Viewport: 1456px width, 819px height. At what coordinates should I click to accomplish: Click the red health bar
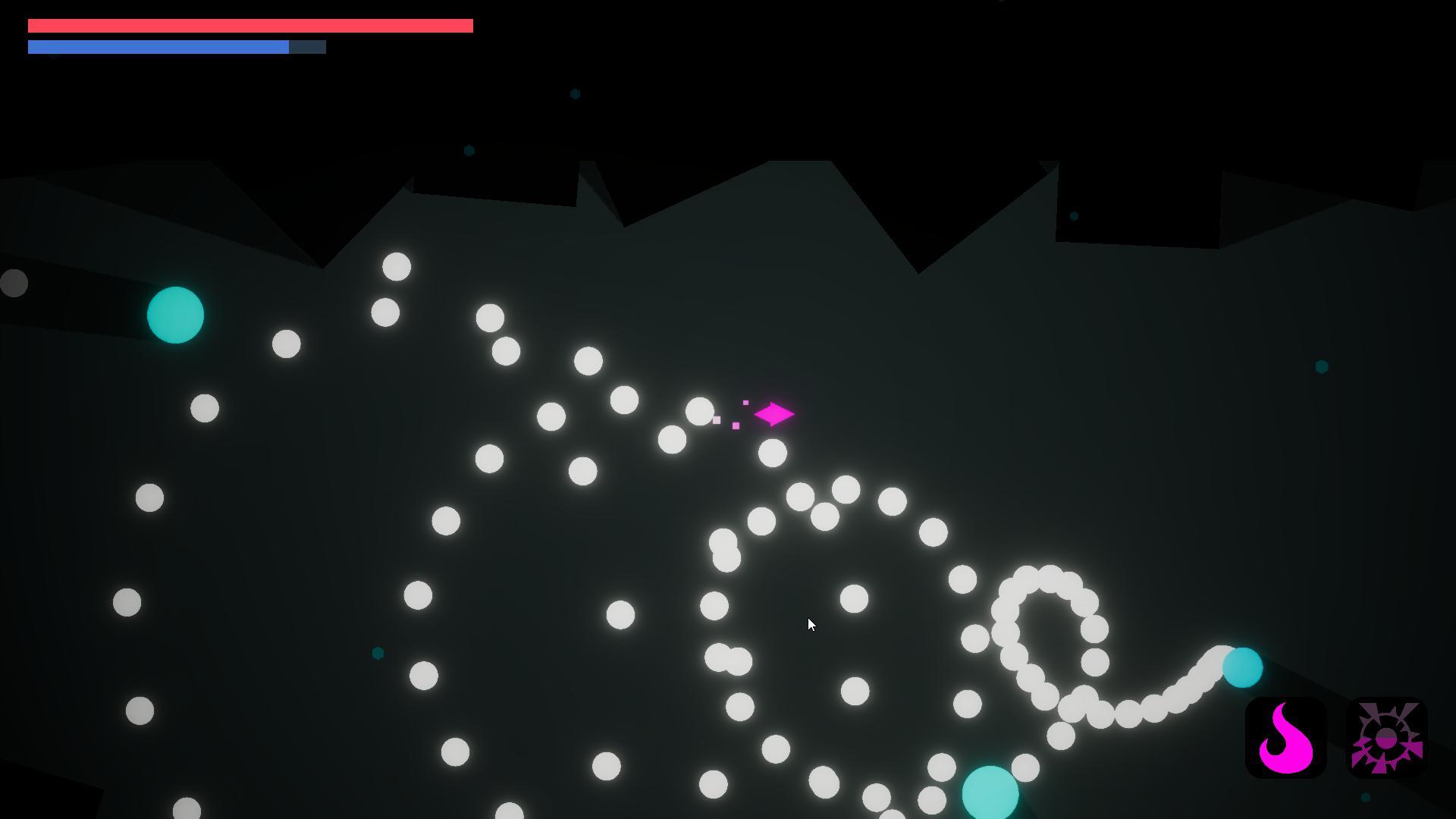[x=250, y=25]
